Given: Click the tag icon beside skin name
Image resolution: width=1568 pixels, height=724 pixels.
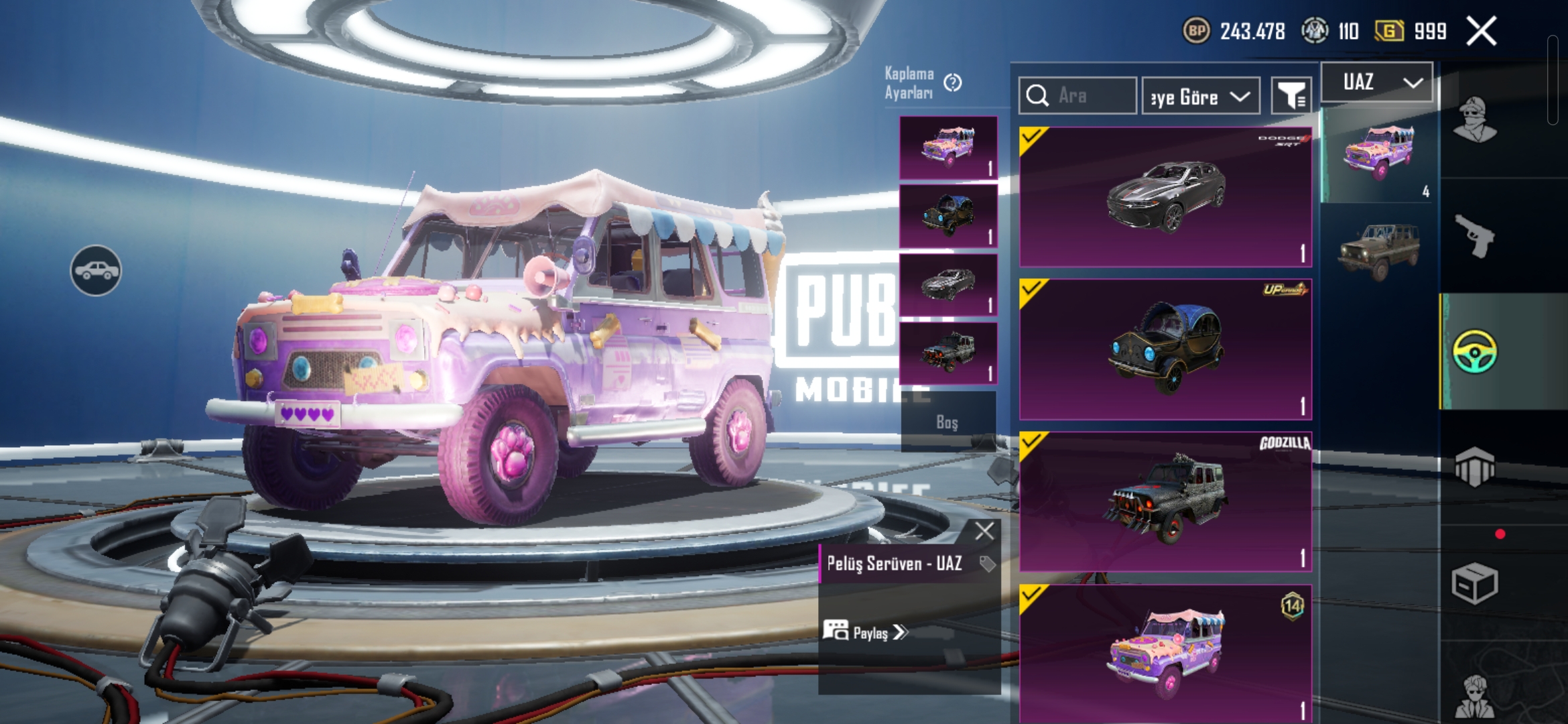Looking at the screenshot, I should (x=986, y=564).
